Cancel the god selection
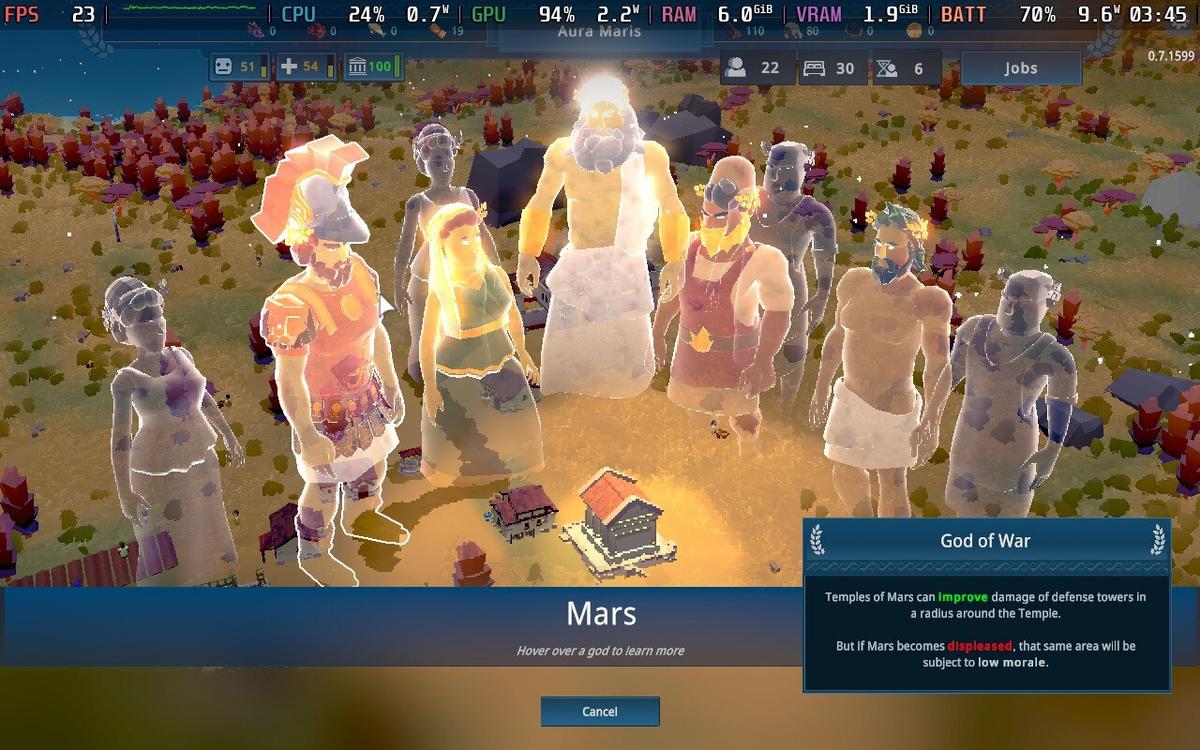Viewport: 1200px width, 750px height. click(600, 711)
